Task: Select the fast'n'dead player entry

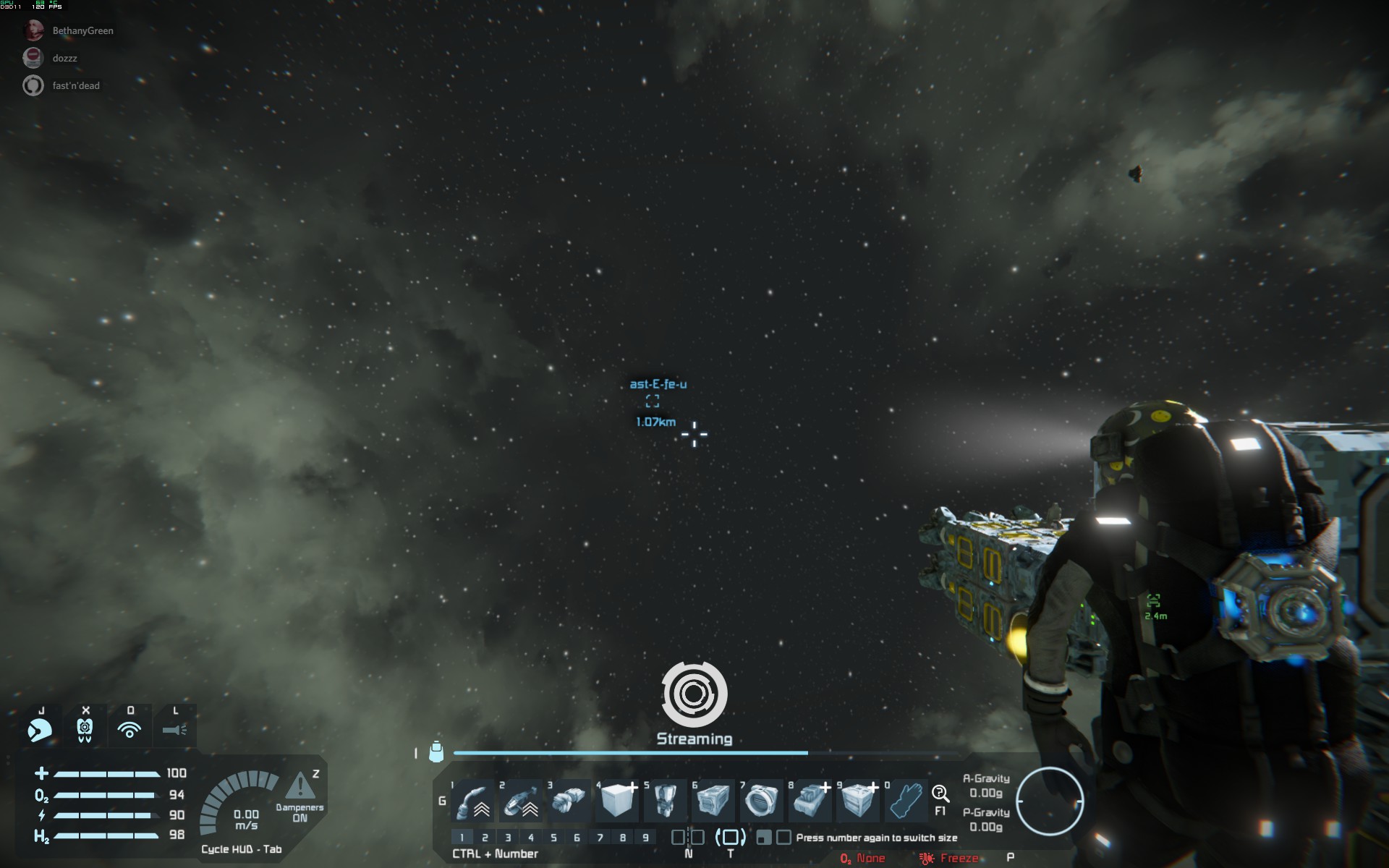Action: [75, 86]
